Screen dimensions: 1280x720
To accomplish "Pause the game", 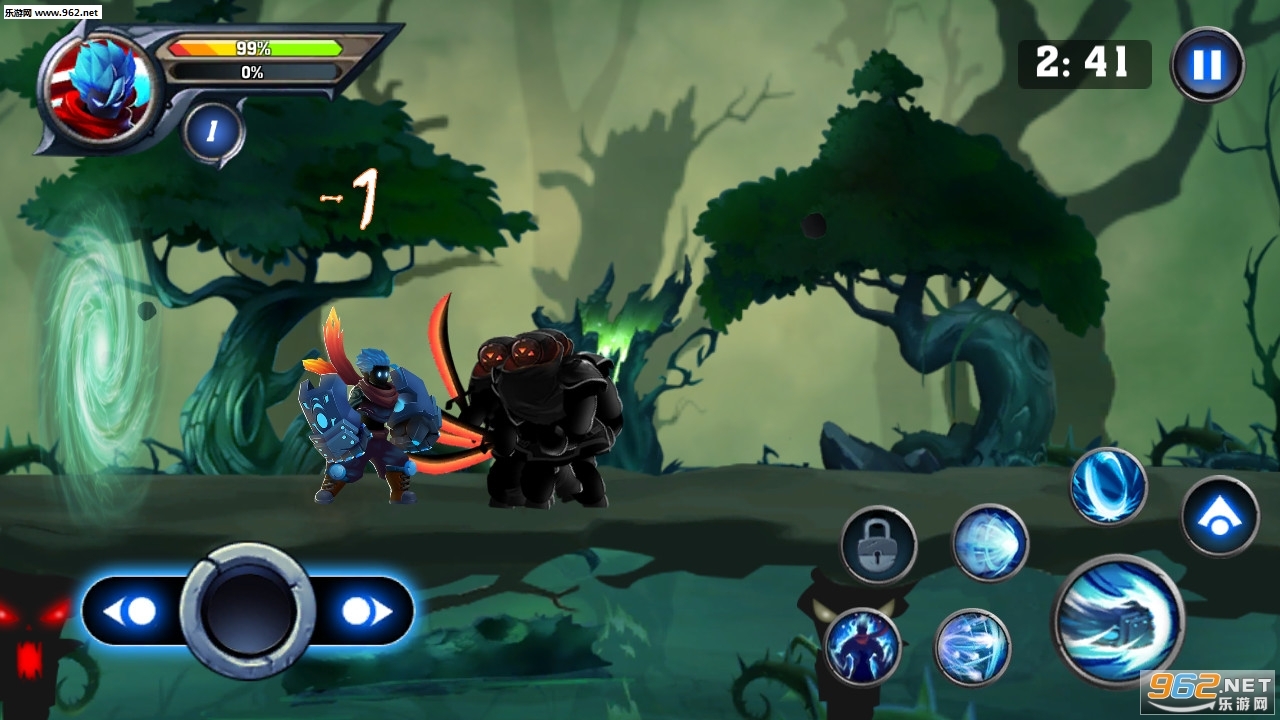I will (1207, 65).
